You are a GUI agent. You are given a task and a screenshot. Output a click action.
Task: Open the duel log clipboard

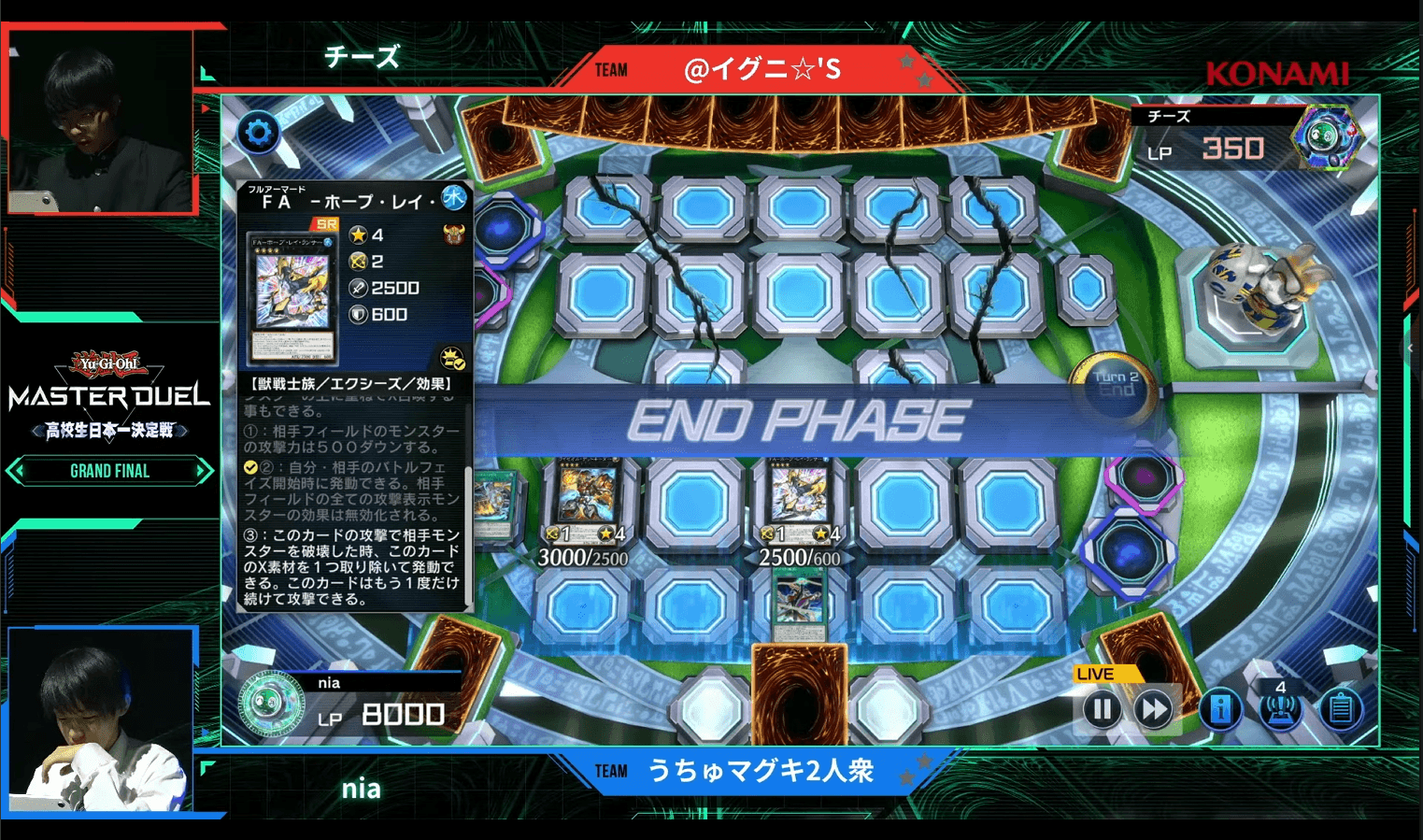click(1340, 710)
